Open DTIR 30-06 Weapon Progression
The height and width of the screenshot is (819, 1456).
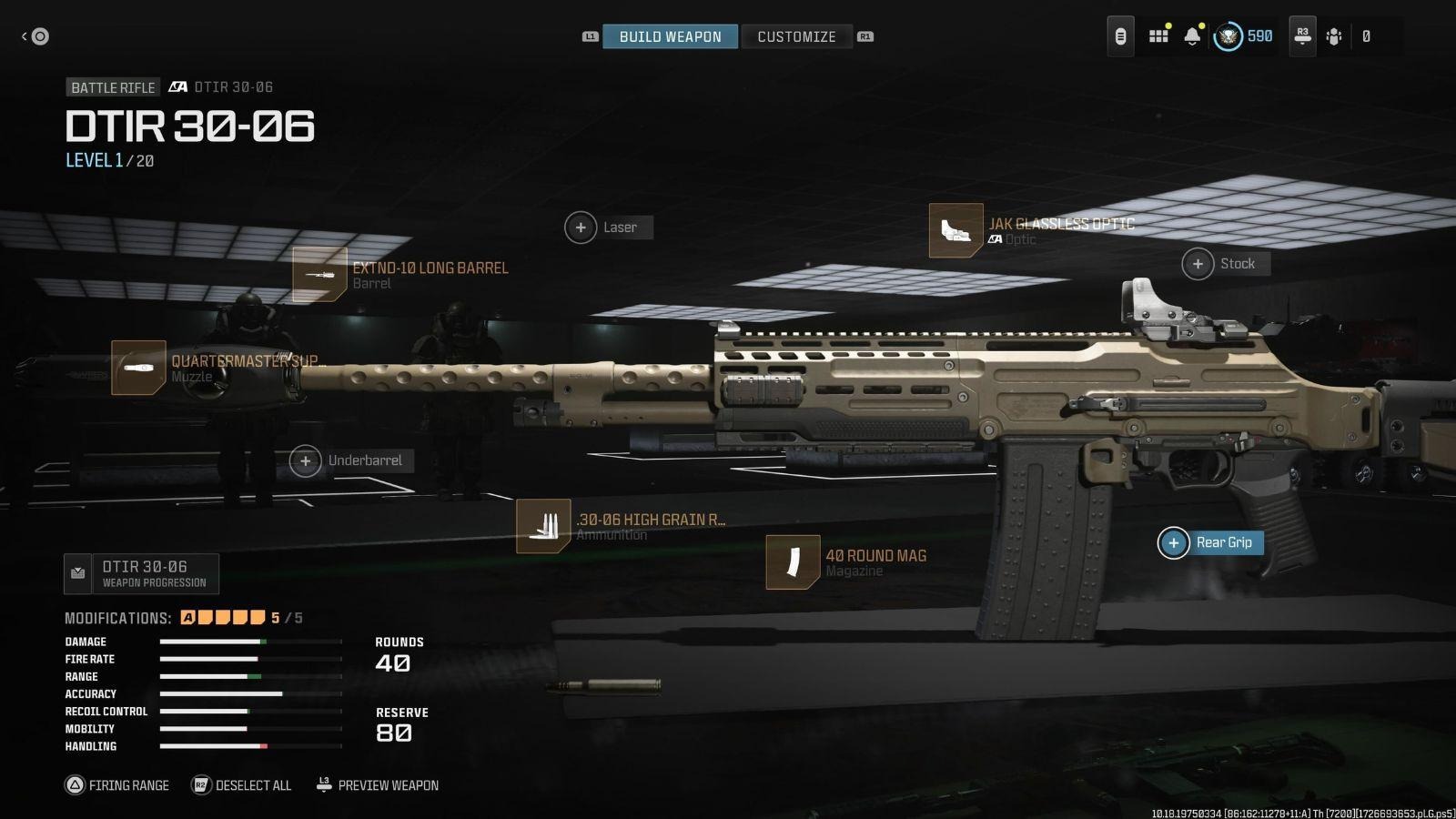click(142, 574)
